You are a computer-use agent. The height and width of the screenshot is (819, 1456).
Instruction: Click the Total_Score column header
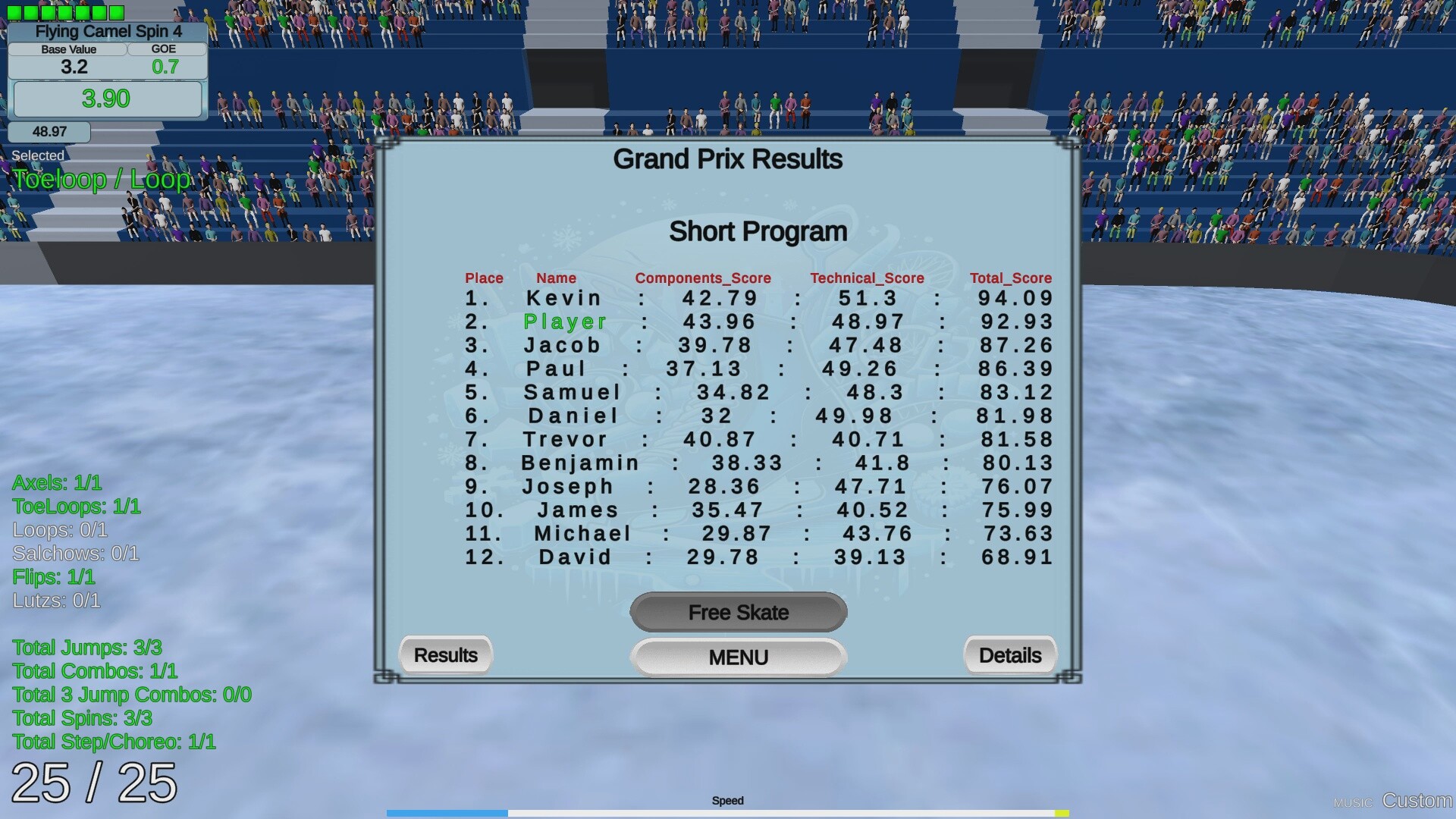coord(1010,278)
